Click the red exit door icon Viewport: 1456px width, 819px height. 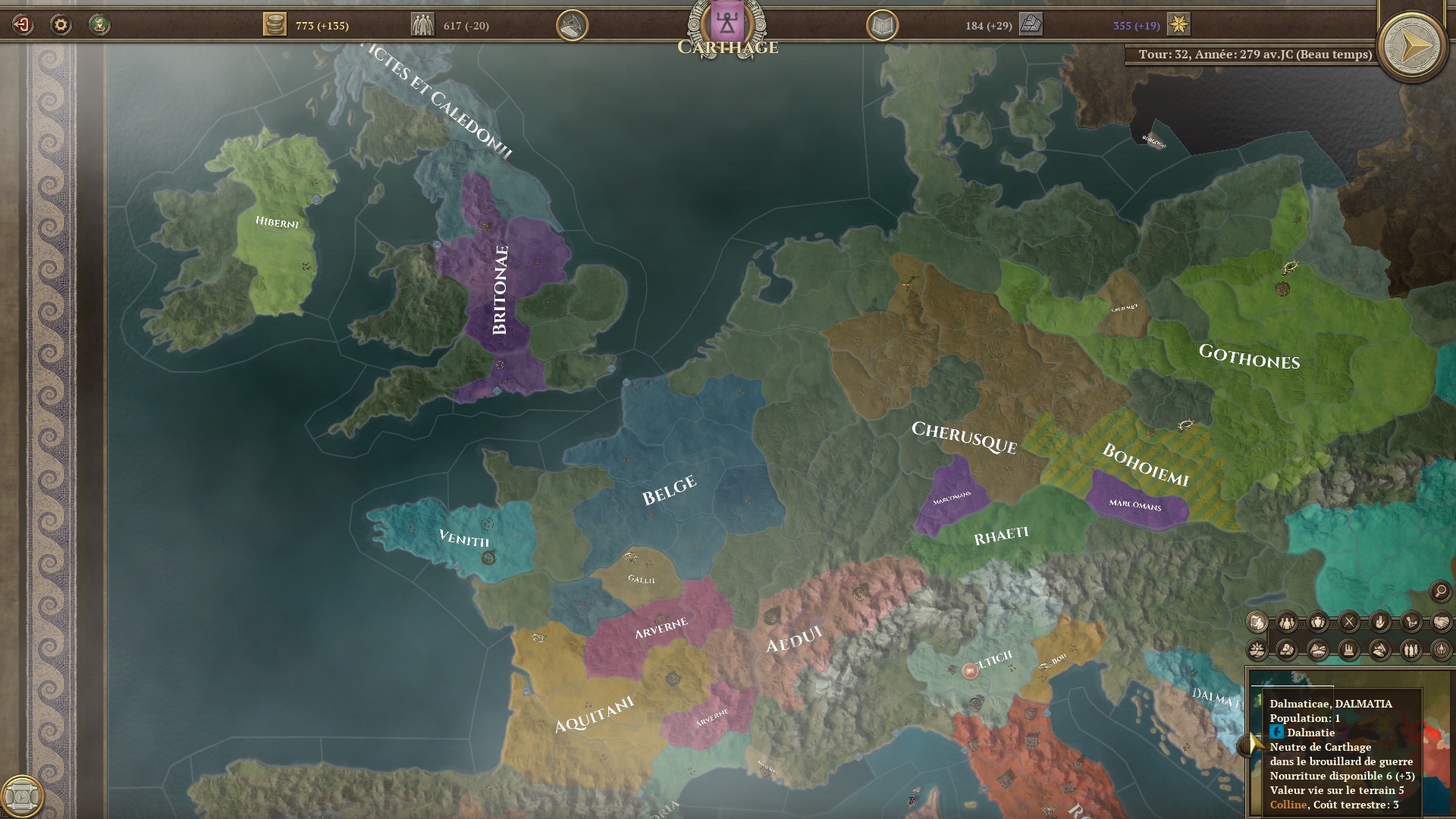tap(23, 25)
